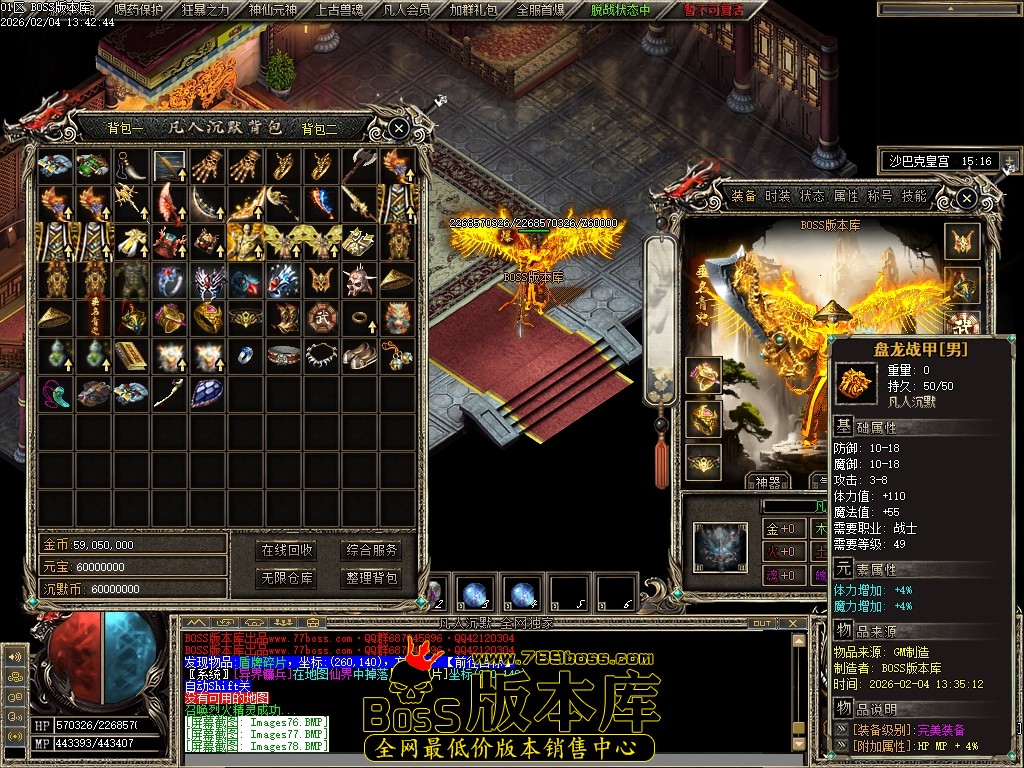This screenshot has width=1024, height=768.
Task: Close the inventory bag window
Action: click(x=398, y=128)
